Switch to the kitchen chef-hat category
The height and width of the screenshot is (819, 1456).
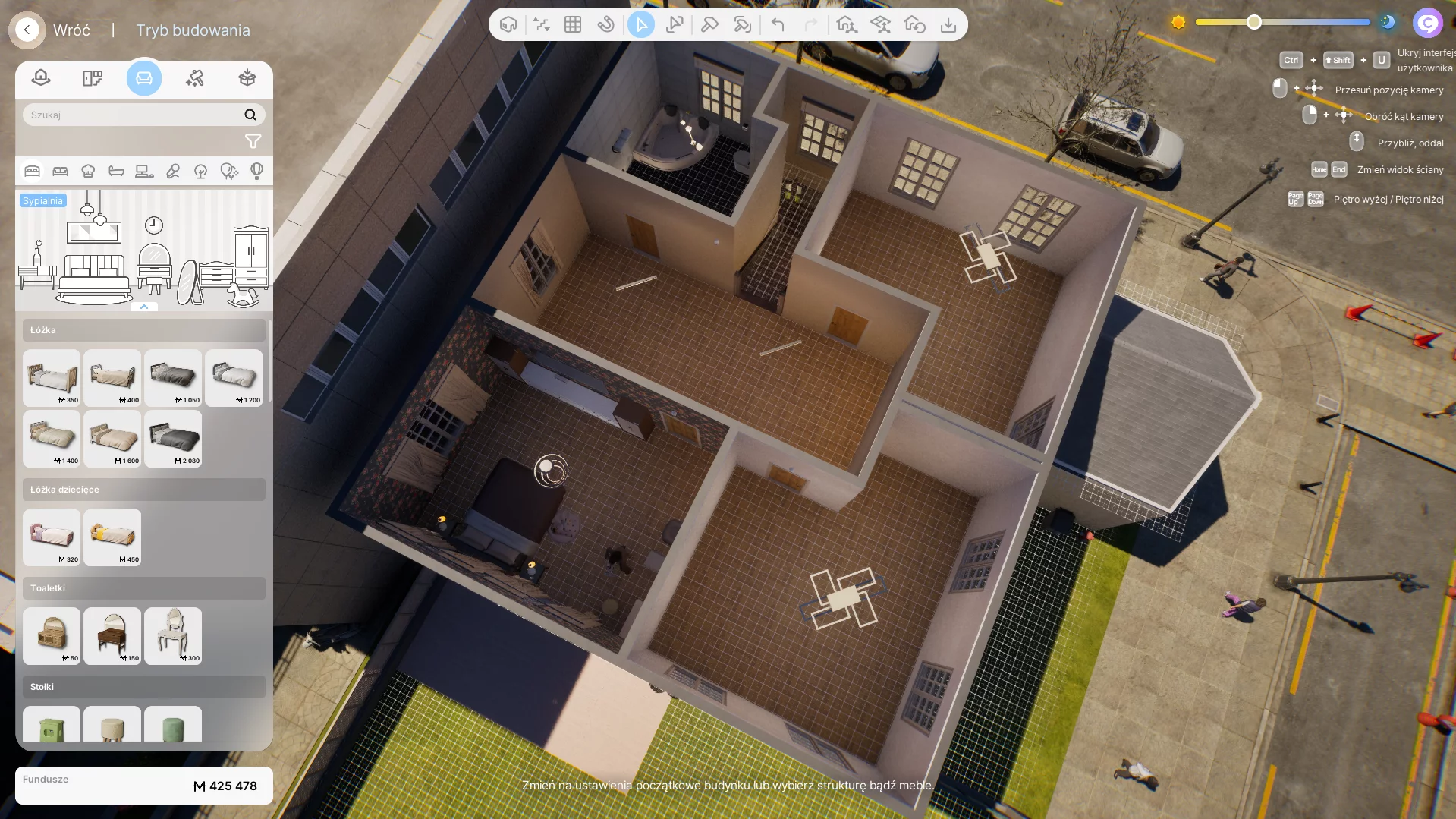point(88,172)
